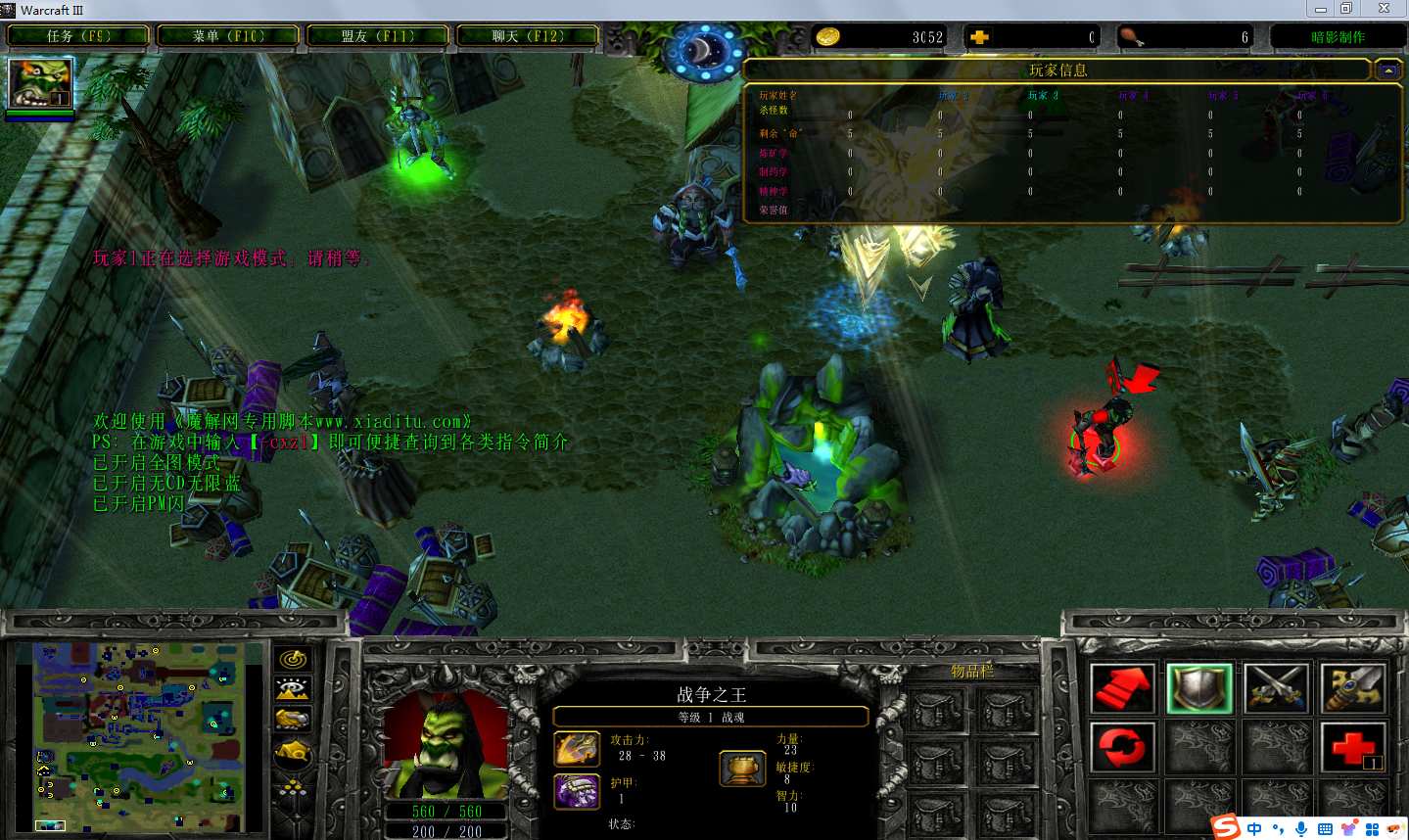Choose the red arrow Move command
This screenshot has width=1409, height=840.
click(1122, 687)
